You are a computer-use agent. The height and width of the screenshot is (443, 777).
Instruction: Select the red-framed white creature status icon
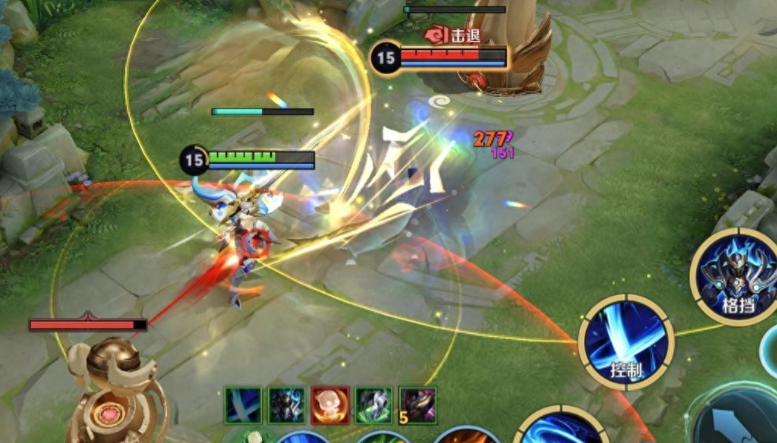point(330,405)
